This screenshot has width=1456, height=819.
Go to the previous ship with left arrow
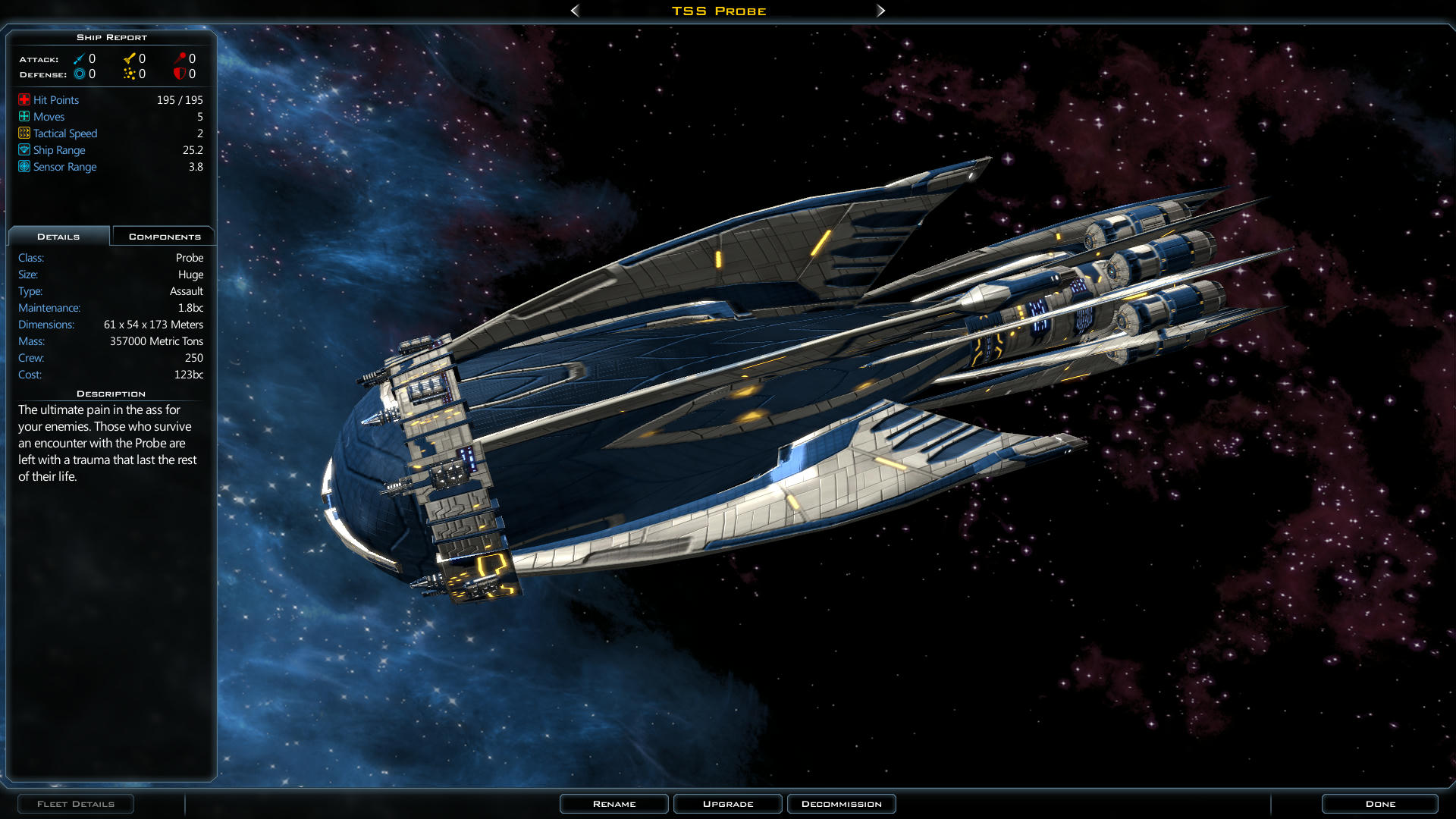click(575, 11)
